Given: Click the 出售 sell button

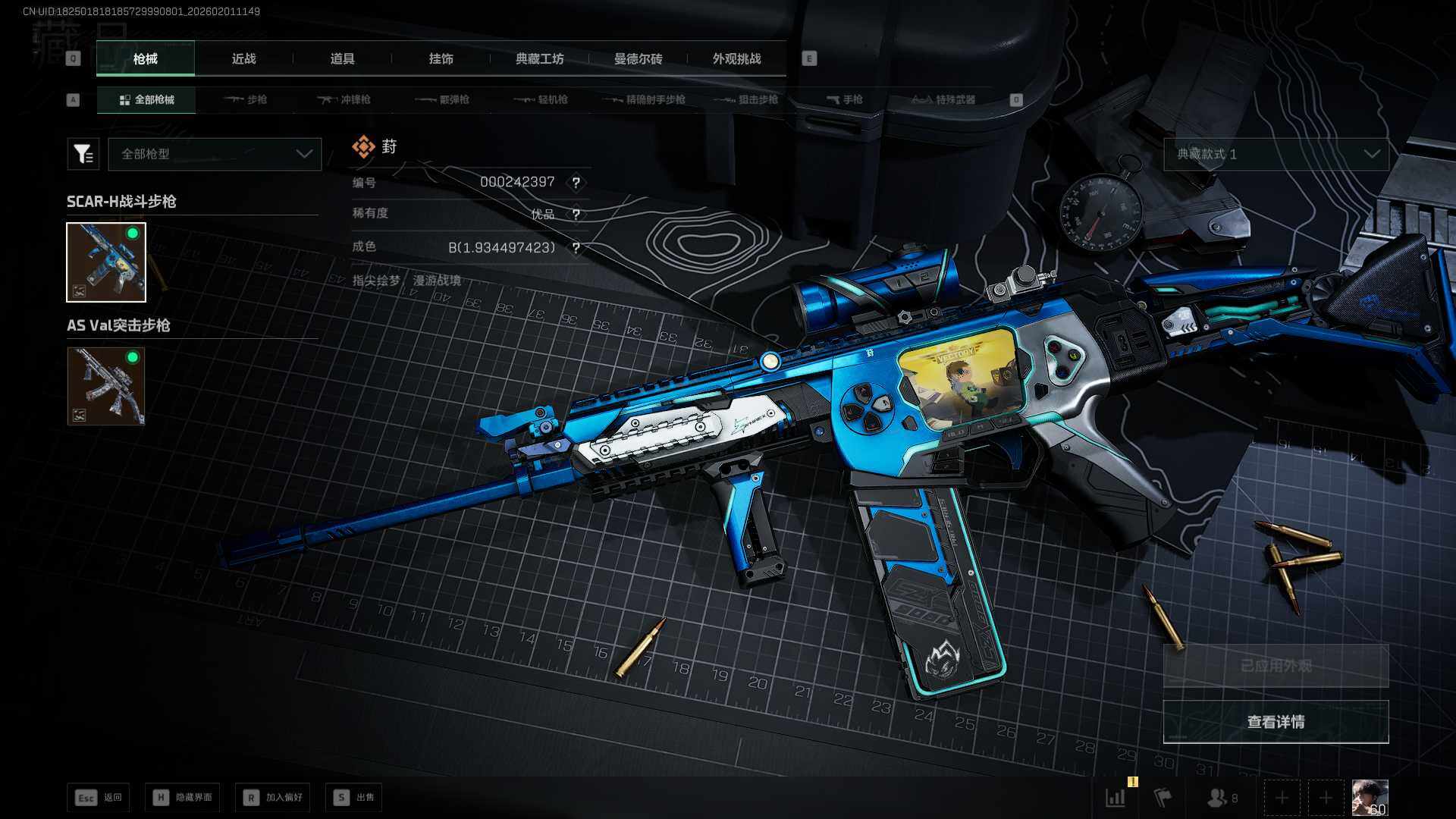Looking at the screenshot, I should (354, 797).
